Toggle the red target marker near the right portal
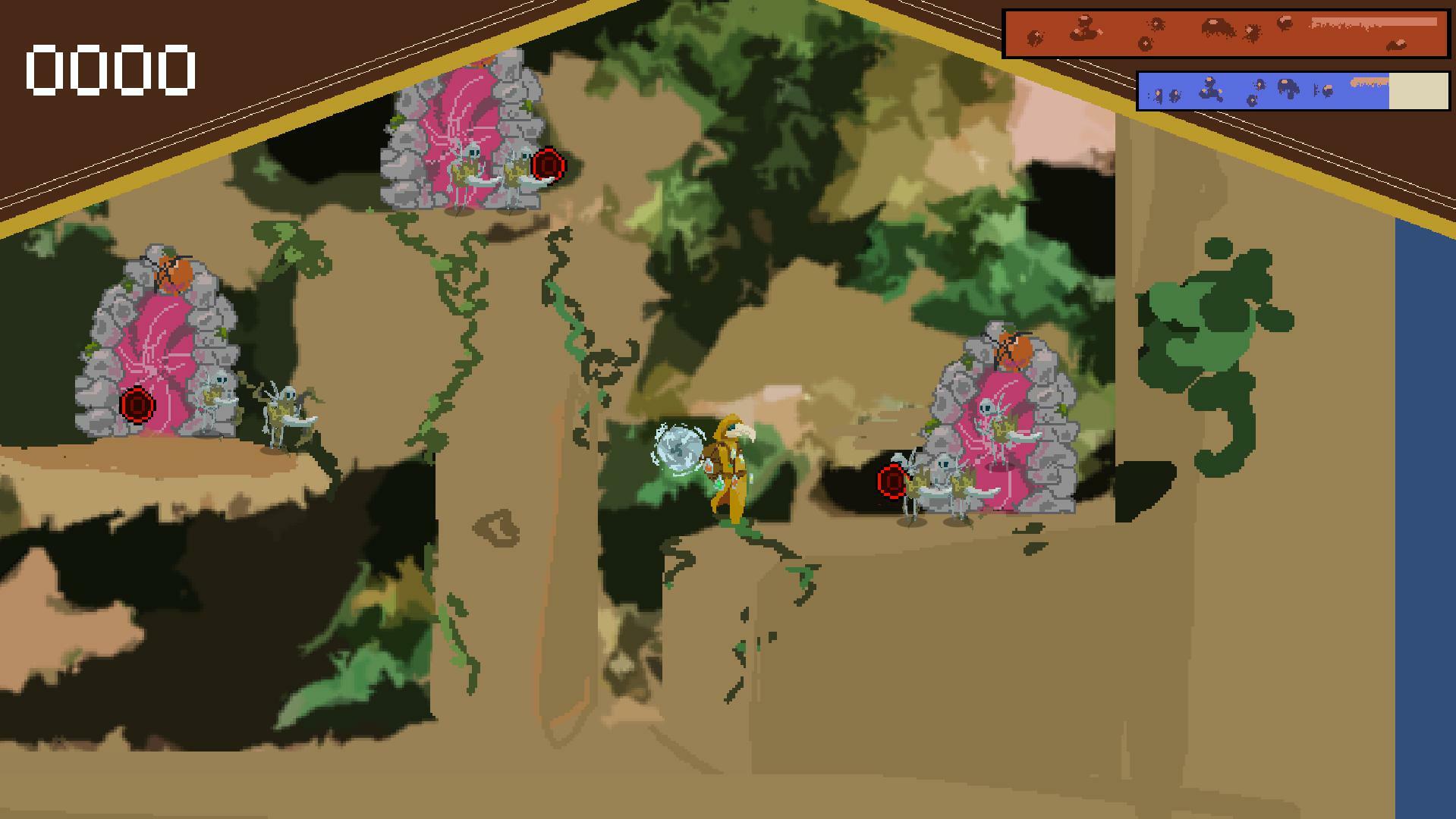This screenshot has height=819, width=1456. 890,482
